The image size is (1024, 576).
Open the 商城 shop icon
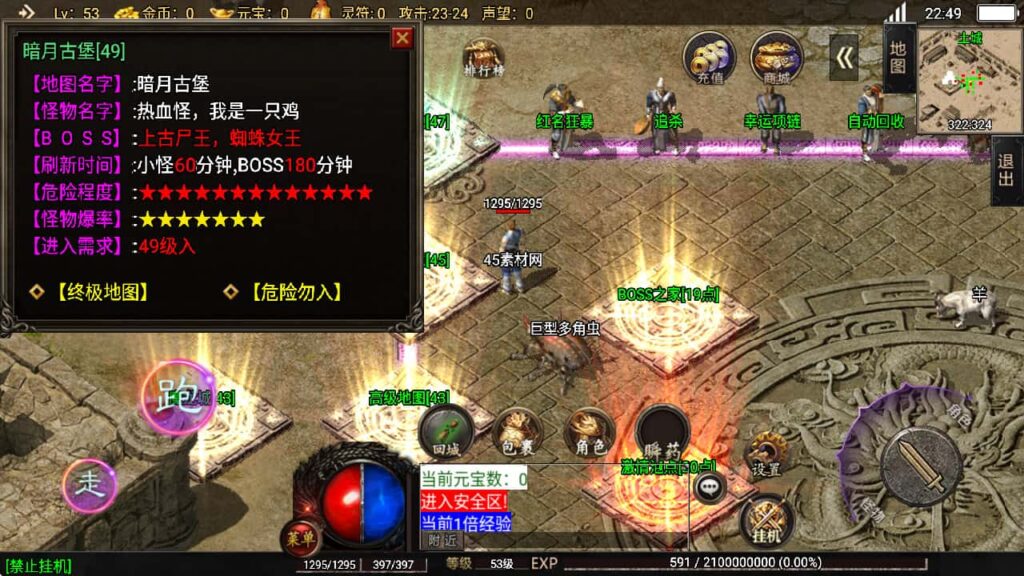776,56
